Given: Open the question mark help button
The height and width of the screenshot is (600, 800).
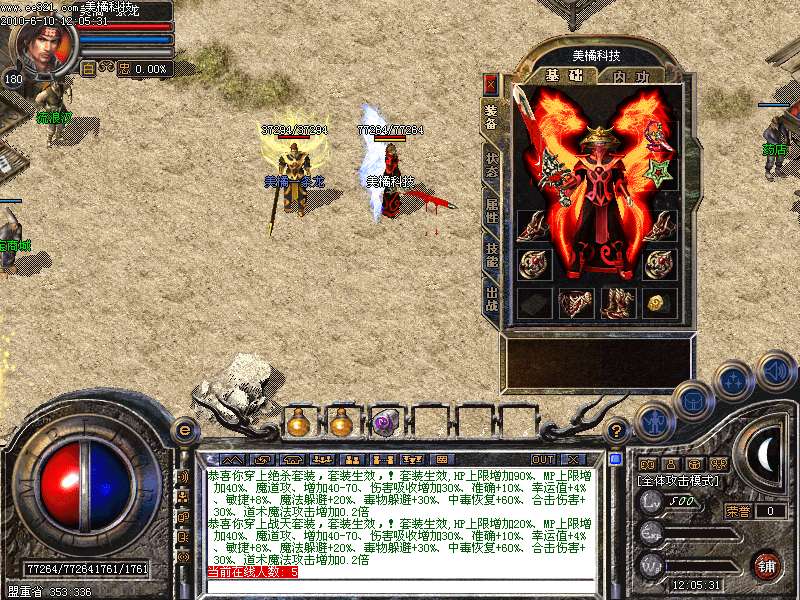Looking at the screenshot, I should tap(616, 430).
